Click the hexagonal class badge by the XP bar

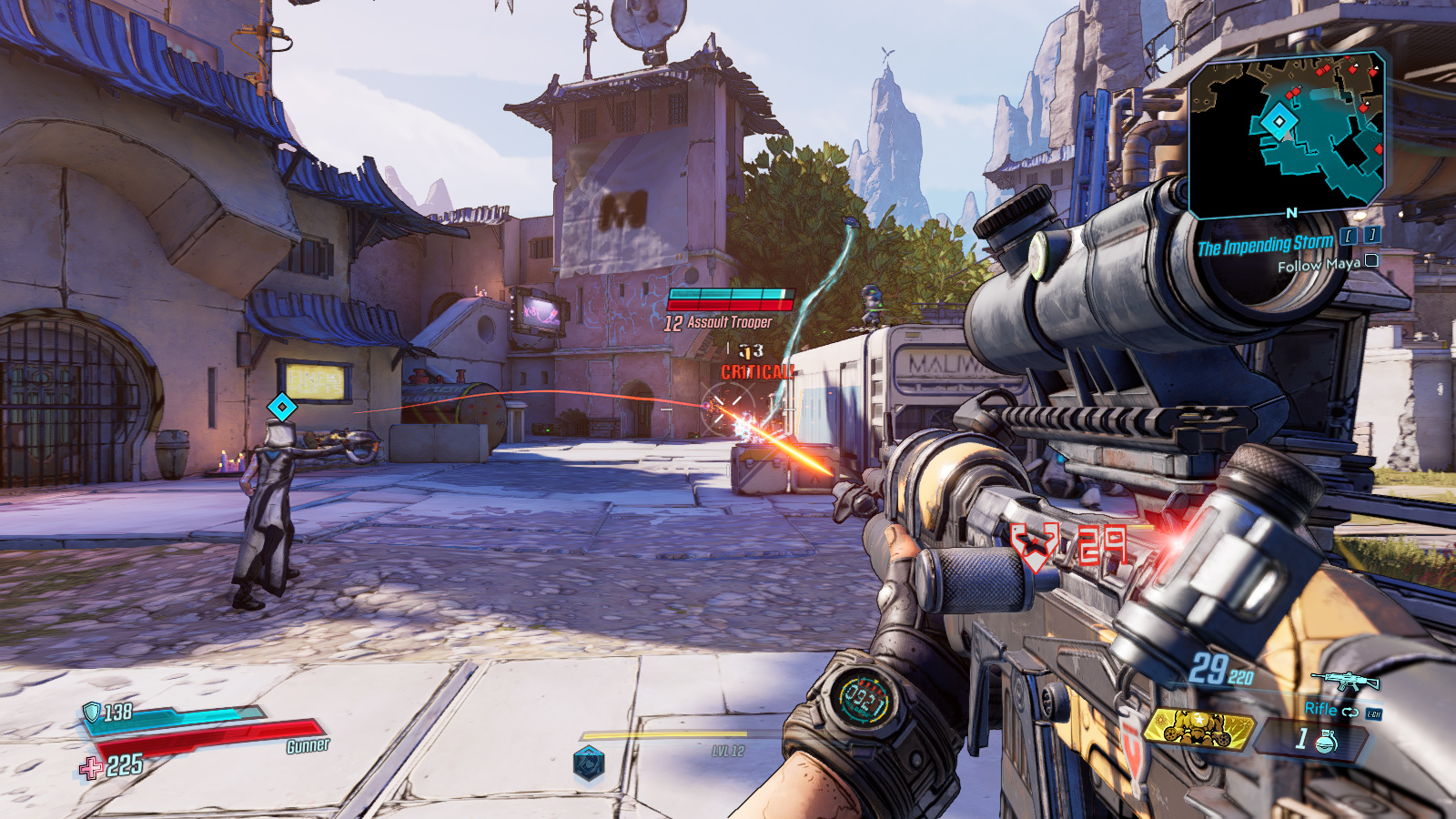tap(589, 763)
